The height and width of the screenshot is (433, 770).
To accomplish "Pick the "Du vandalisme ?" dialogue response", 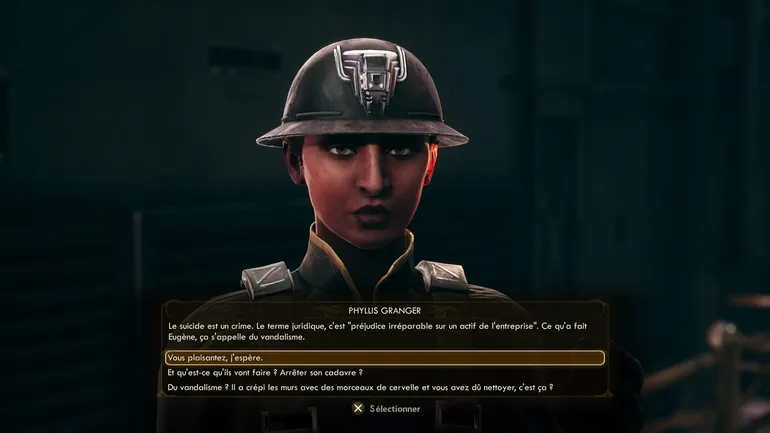I will tap(359, 387).
